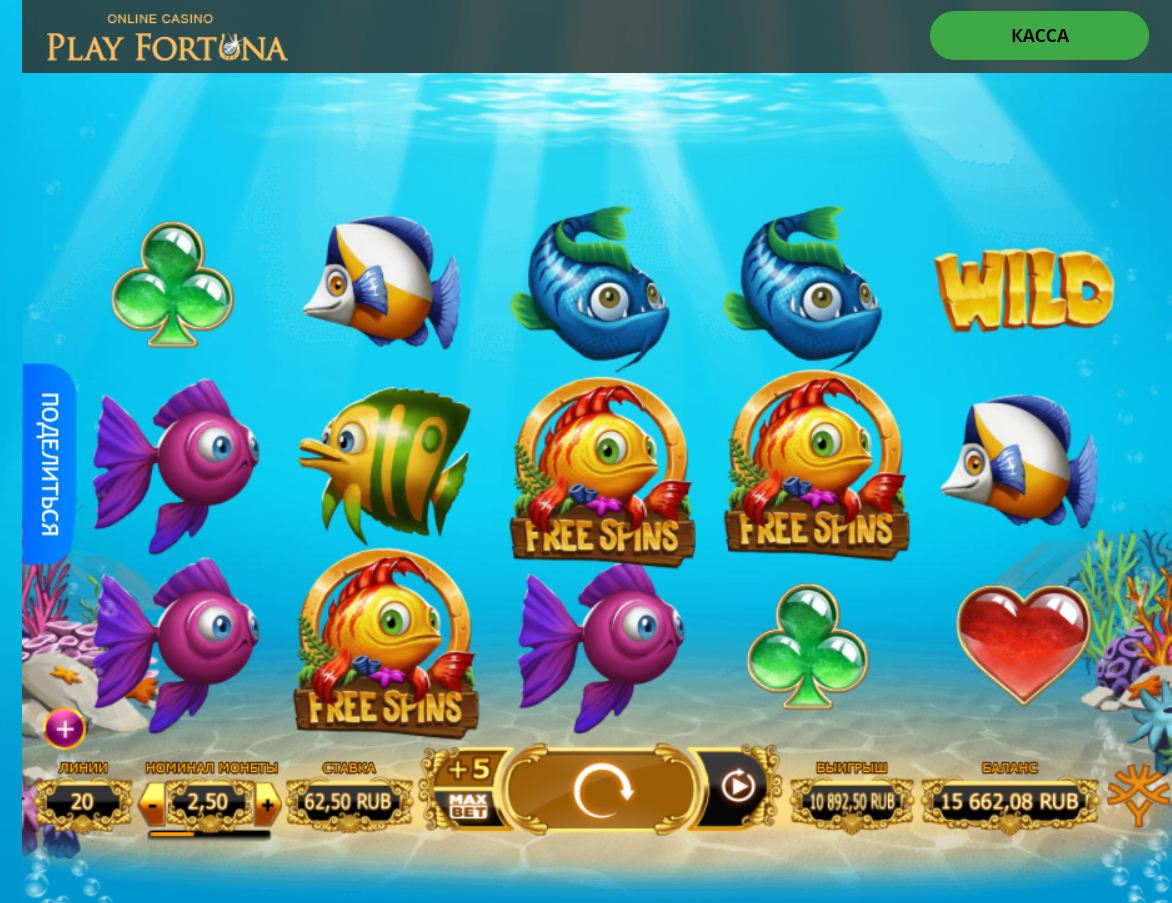Open the Касса cashier button
Image resolution: width=1172 pixels, height=903 pixels.
tap(1039, 36)
